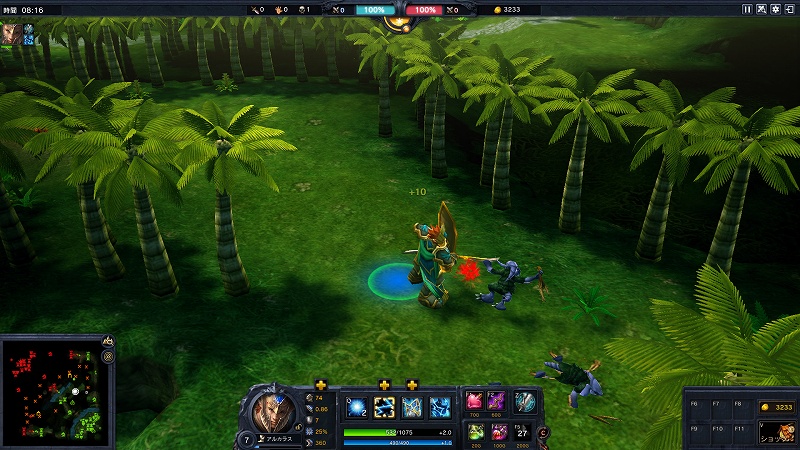Toggle the minimap option button at its corner
This screenshot has width=800, height=450.
coord(107,356)
